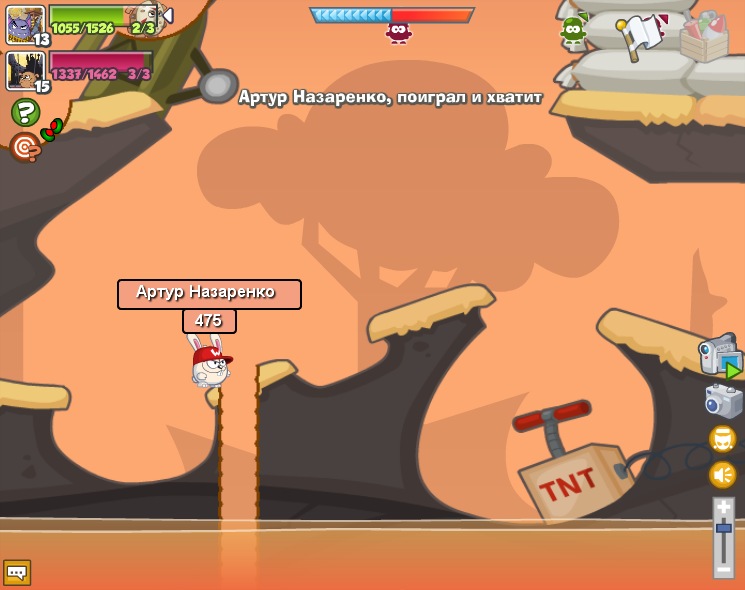Screen dimensions: 745x590
Task: Click the orange hat character button
Action: [x=722, y=439]
